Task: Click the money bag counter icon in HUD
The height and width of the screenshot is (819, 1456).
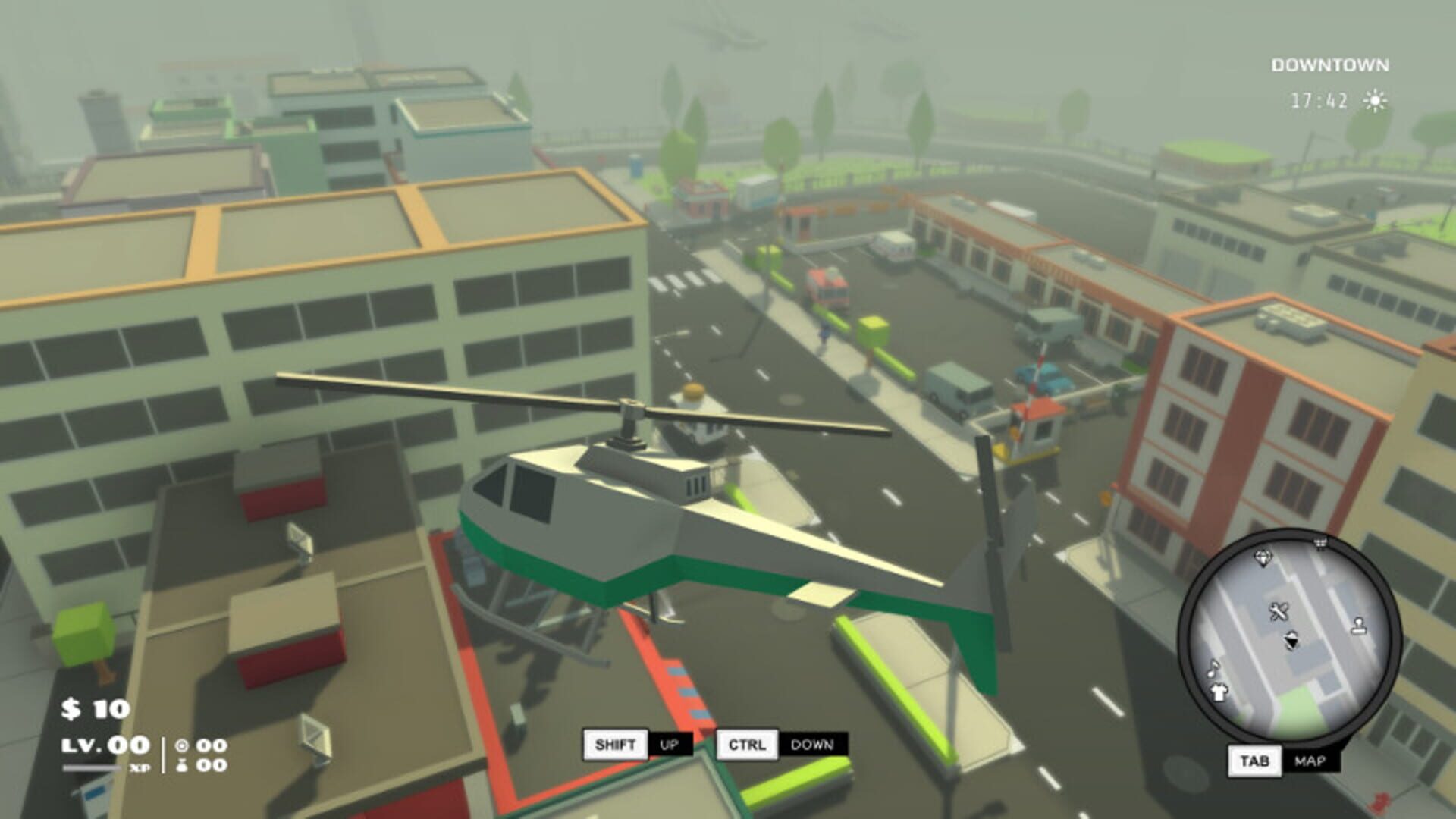Action: pyautogui.click(x=181, y=766)
